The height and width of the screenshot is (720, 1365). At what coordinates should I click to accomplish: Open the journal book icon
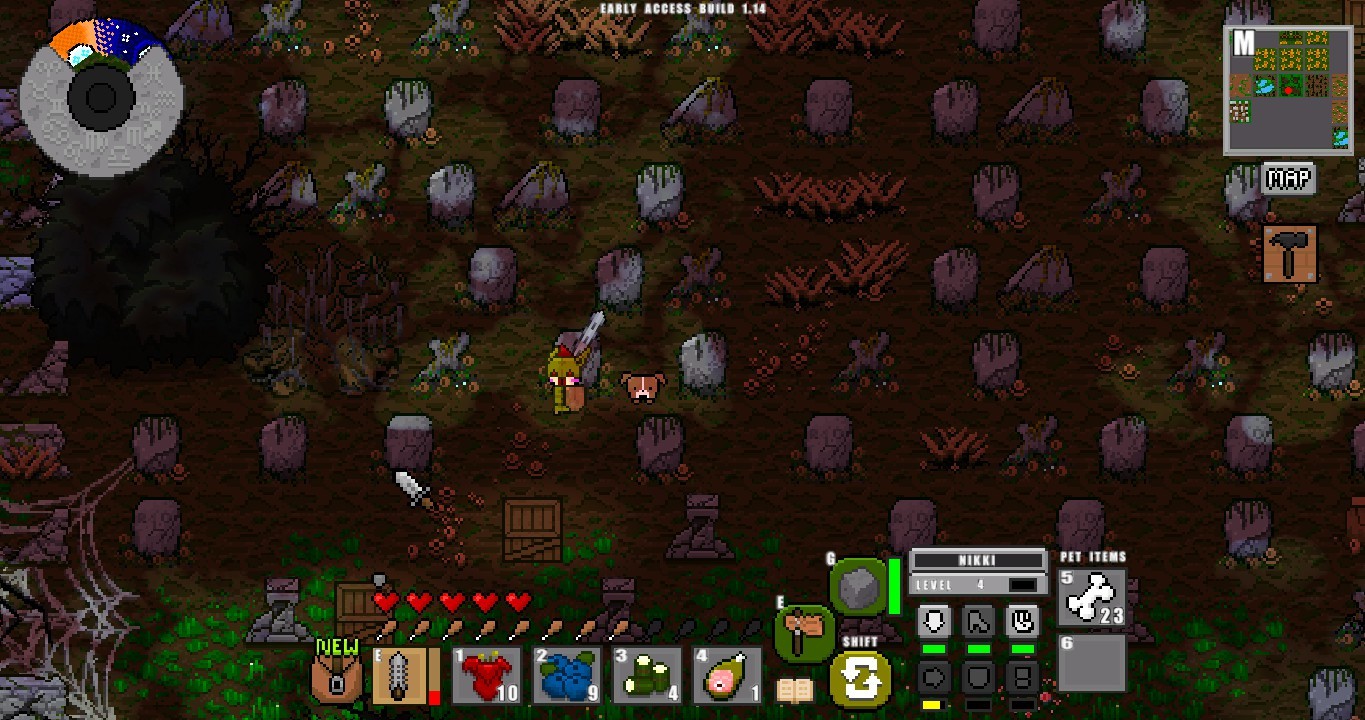(x=795, y=690)
